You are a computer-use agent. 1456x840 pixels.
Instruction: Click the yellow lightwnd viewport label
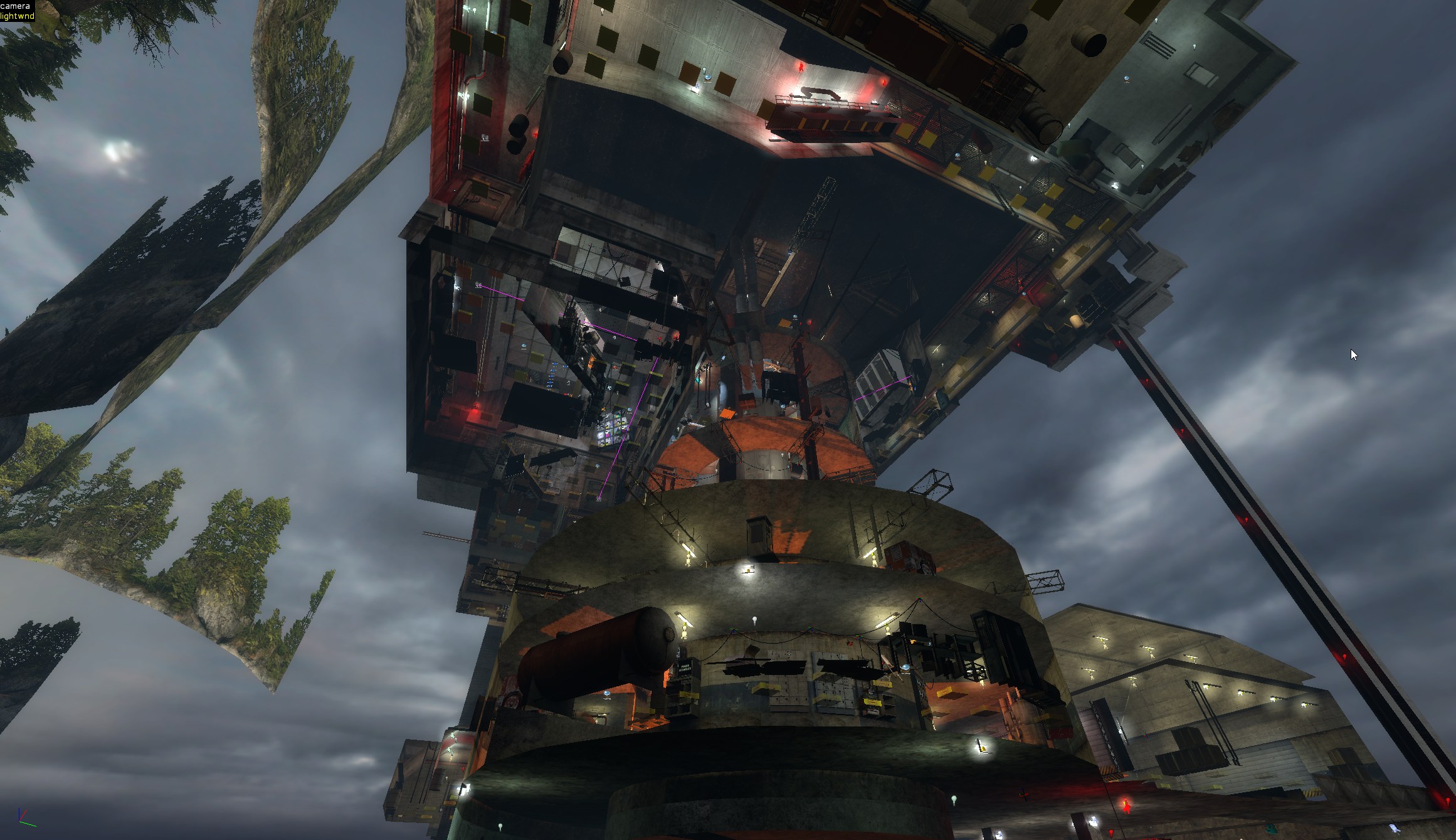[17, 16]
